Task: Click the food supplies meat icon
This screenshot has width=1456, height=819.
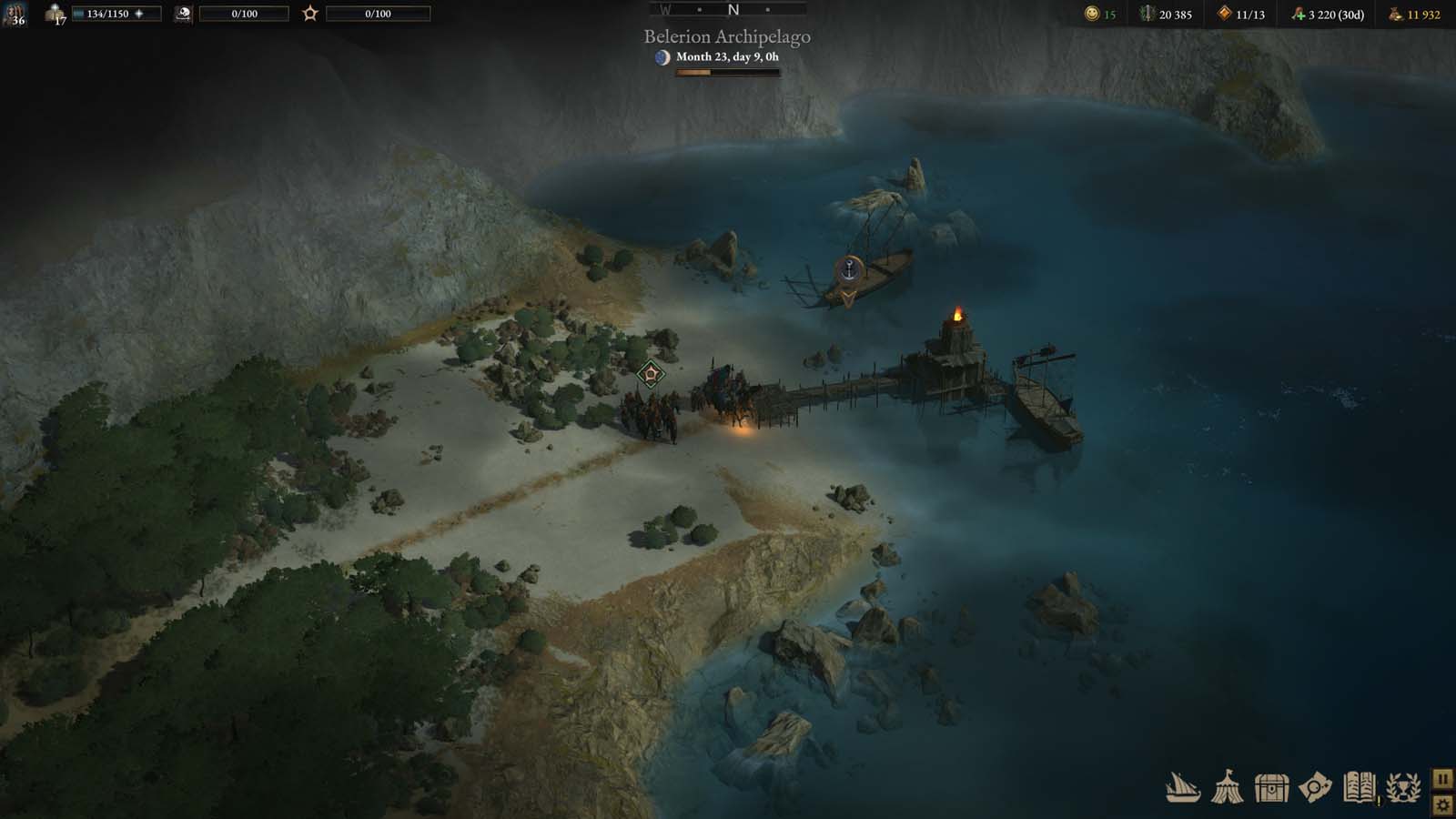Action: pyautogui.click(x=1298, y=14)
